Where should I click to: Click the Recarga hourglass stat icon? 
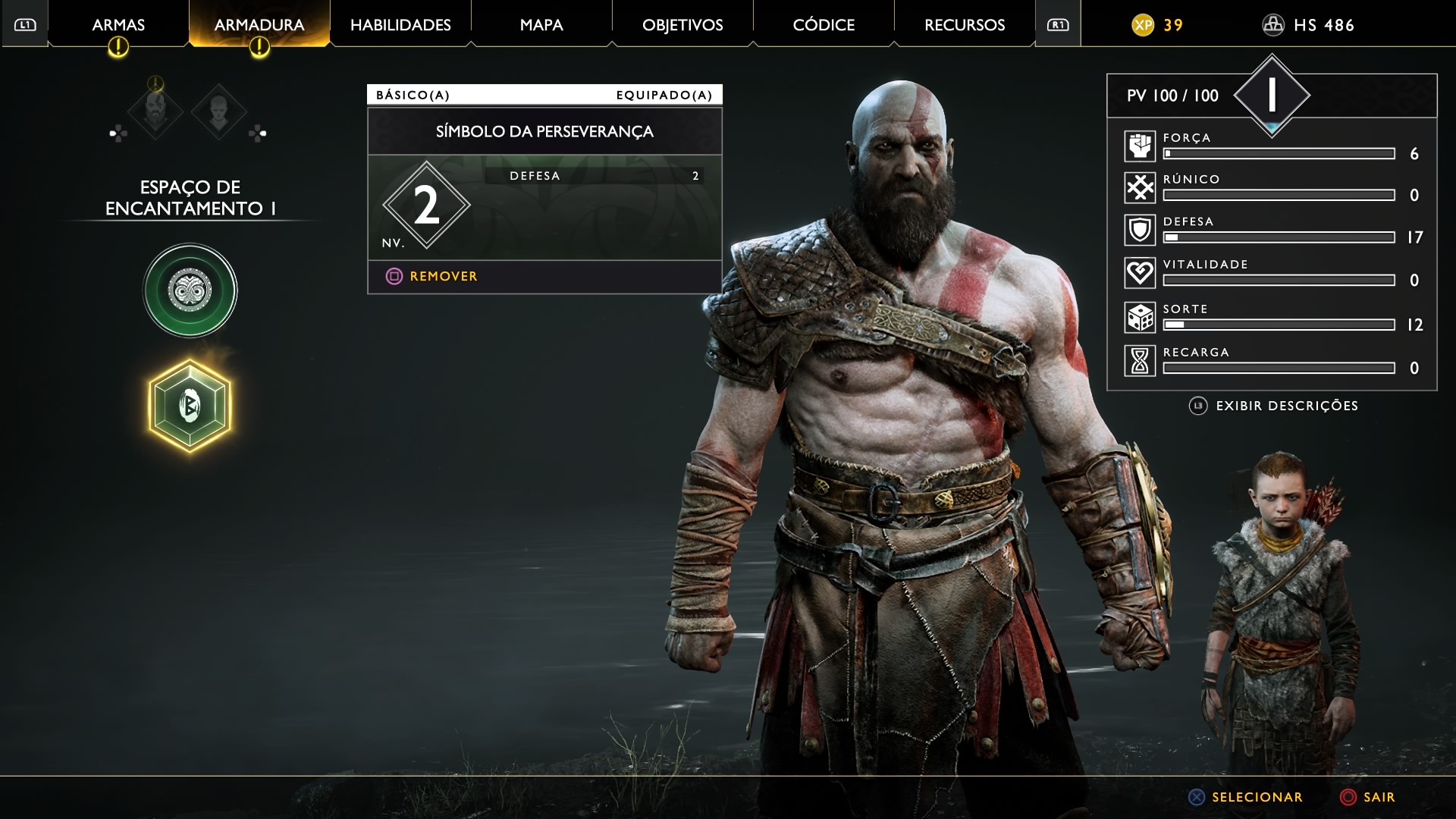click(x=1140, y=361)
